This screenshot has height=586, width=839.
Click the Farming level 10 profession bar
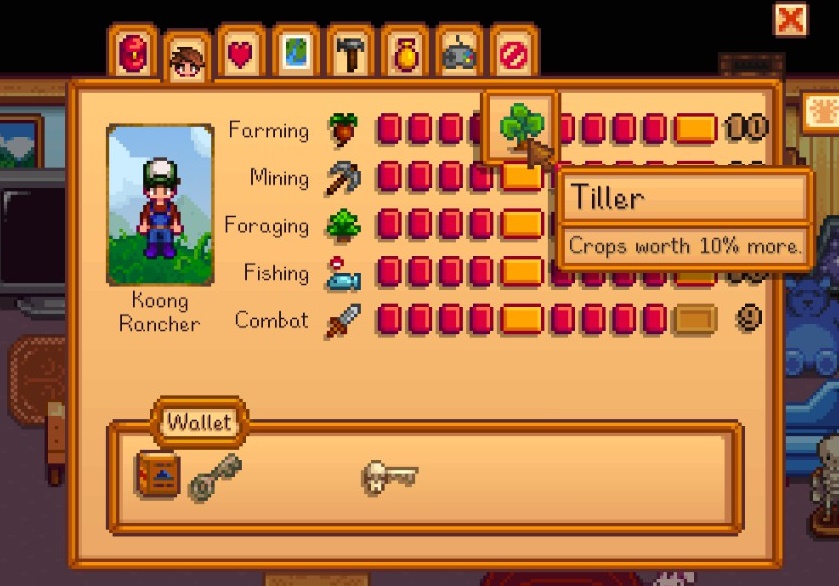point(695,129)
